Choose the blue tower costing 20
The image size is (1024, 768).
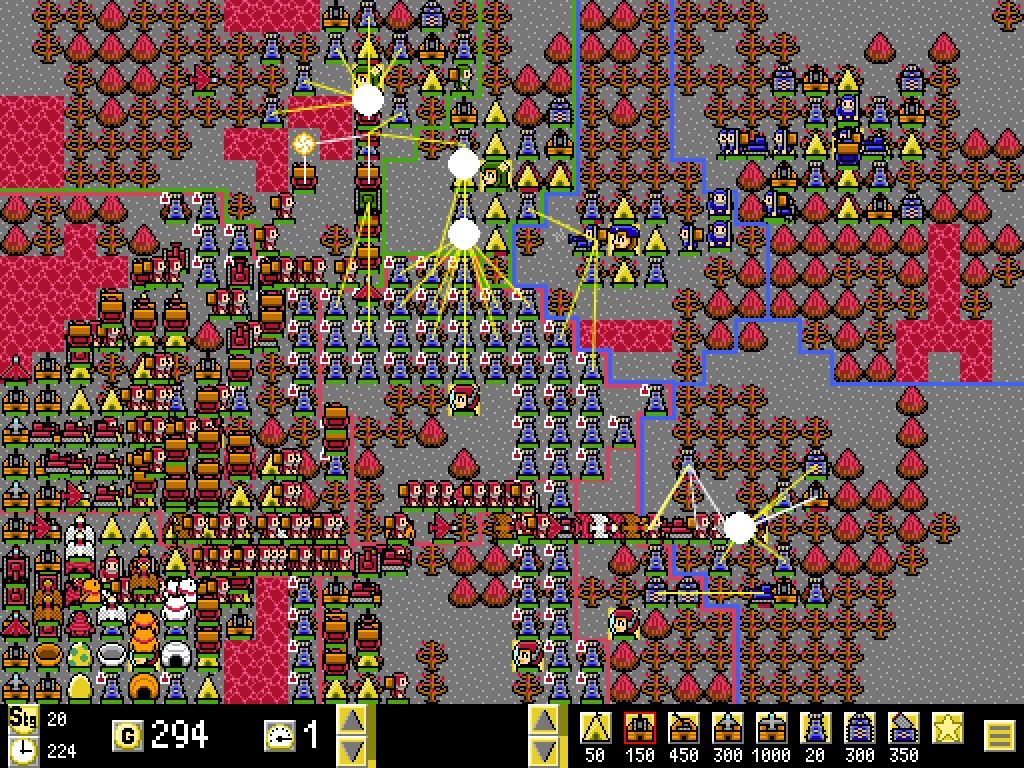tap(816, 728)
